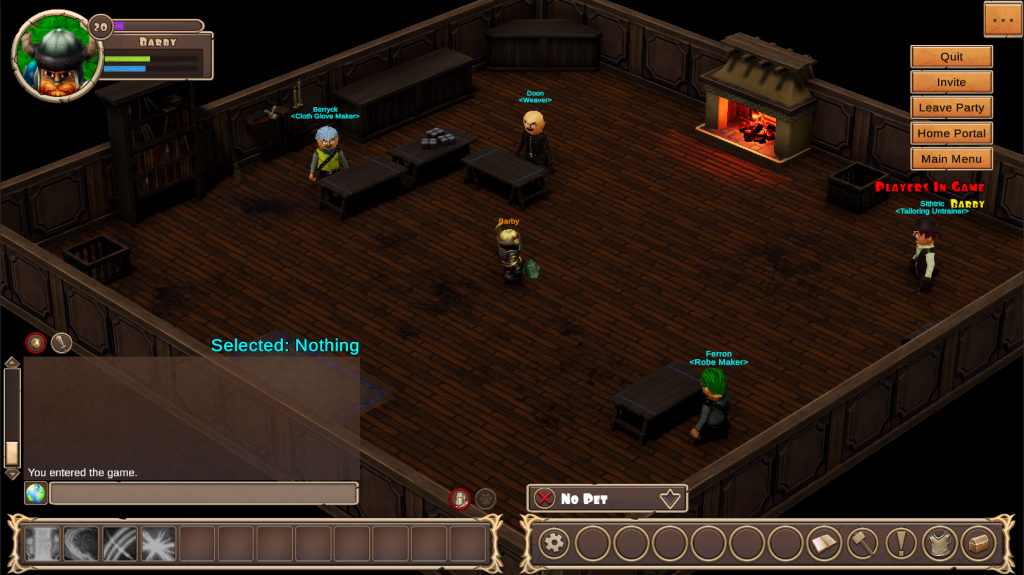
Task: Open the chest armor equipment icon
Action: [940, 544]
